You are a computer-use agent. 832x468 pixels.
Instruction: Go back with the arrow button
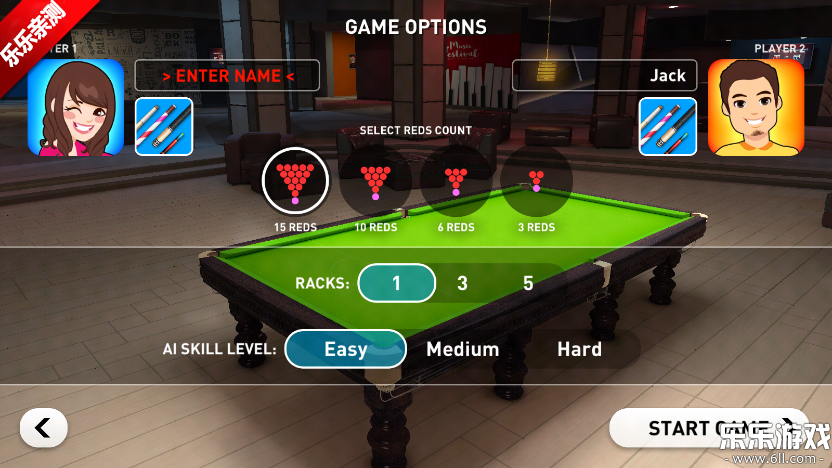43,428
